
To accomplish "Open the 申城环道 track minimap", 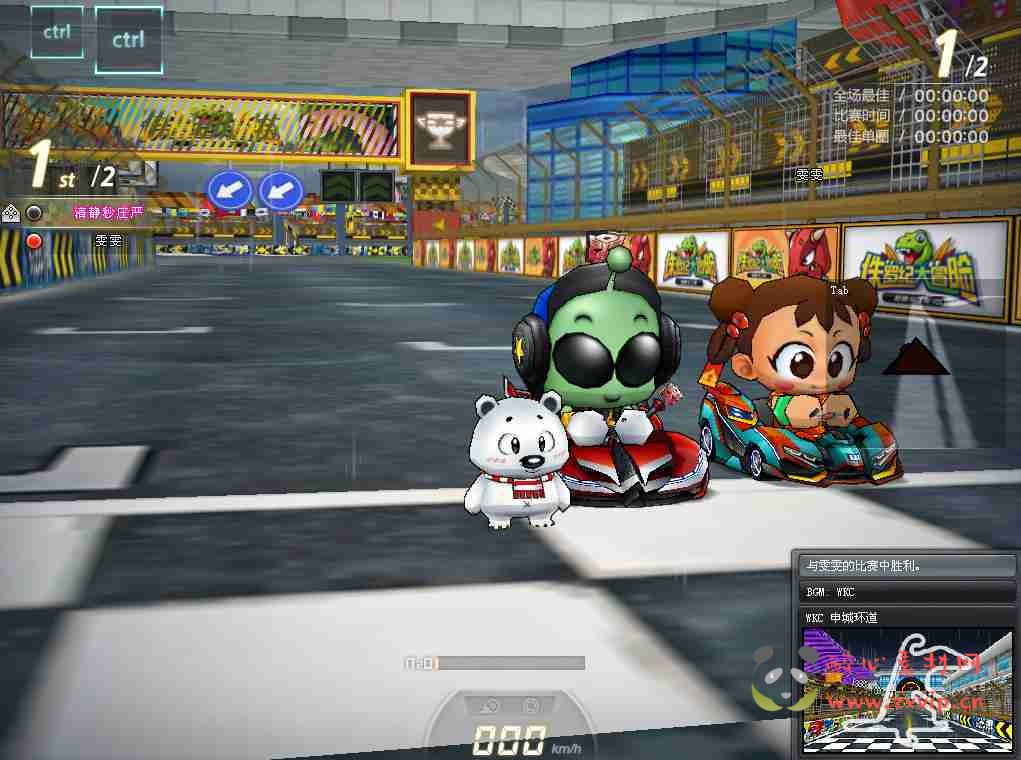I will pos(908,691).
